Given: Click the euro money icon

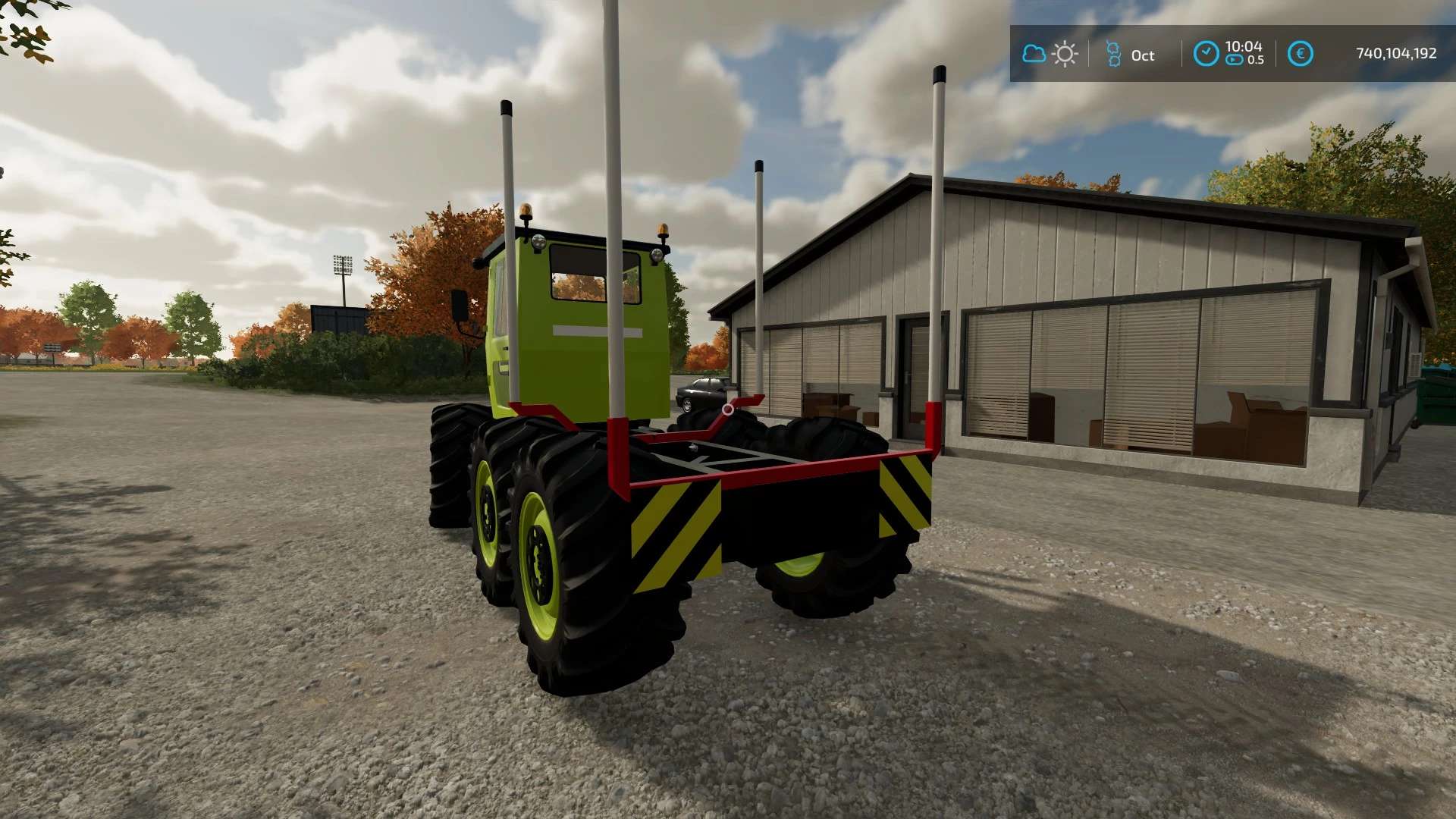Looking at the screenshot, I should 1300,54.
